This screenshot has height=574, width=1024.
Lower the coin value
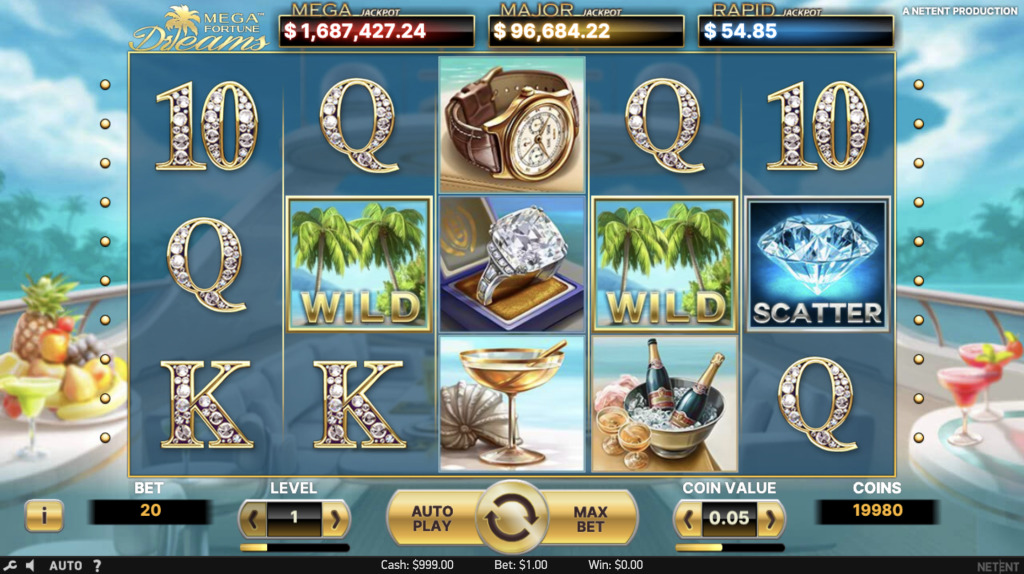click(690, 519)
